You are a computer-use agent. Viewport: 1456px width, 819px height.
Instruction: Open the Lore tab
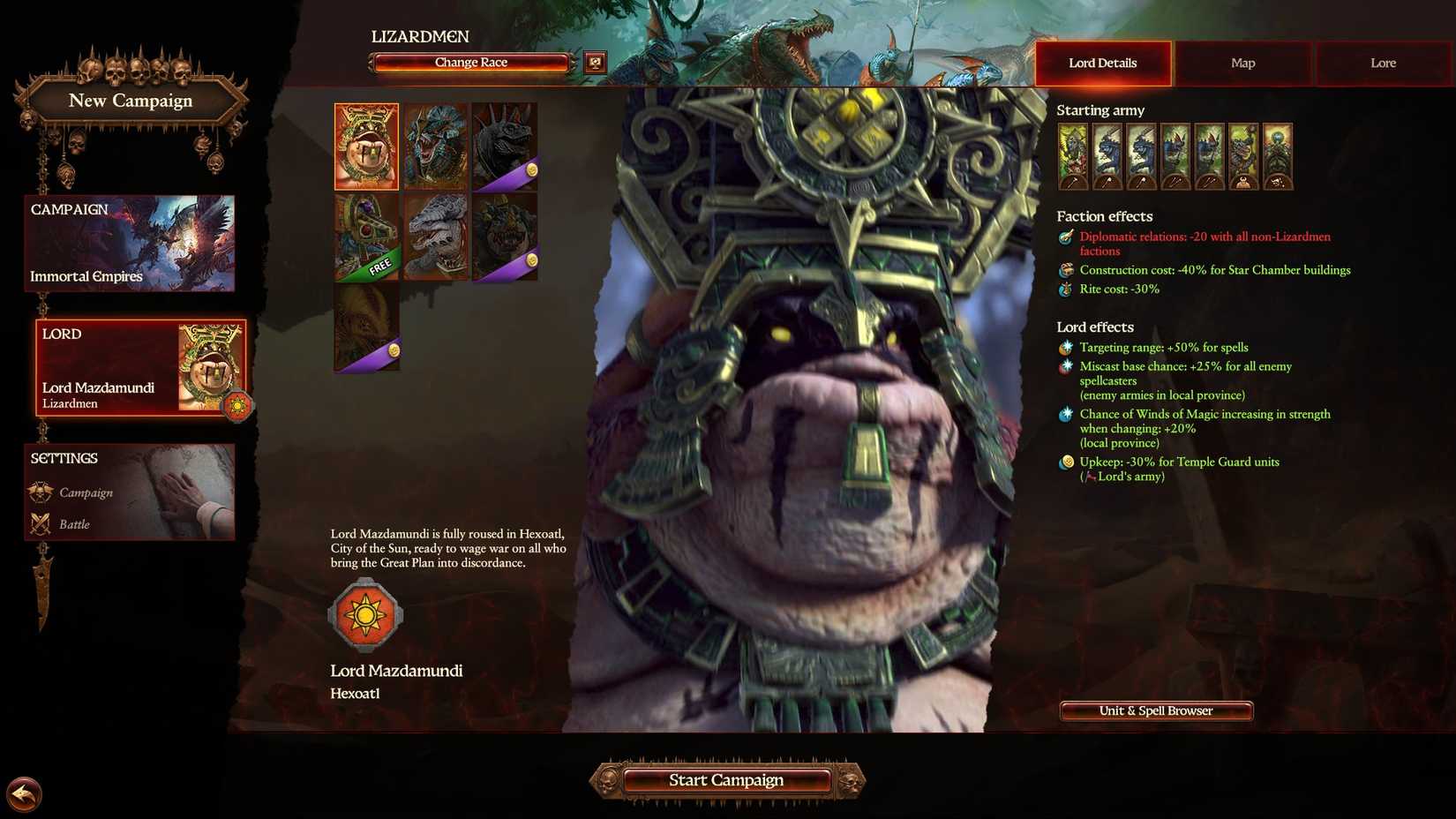pyautogui.click(x=1383, y=63)
